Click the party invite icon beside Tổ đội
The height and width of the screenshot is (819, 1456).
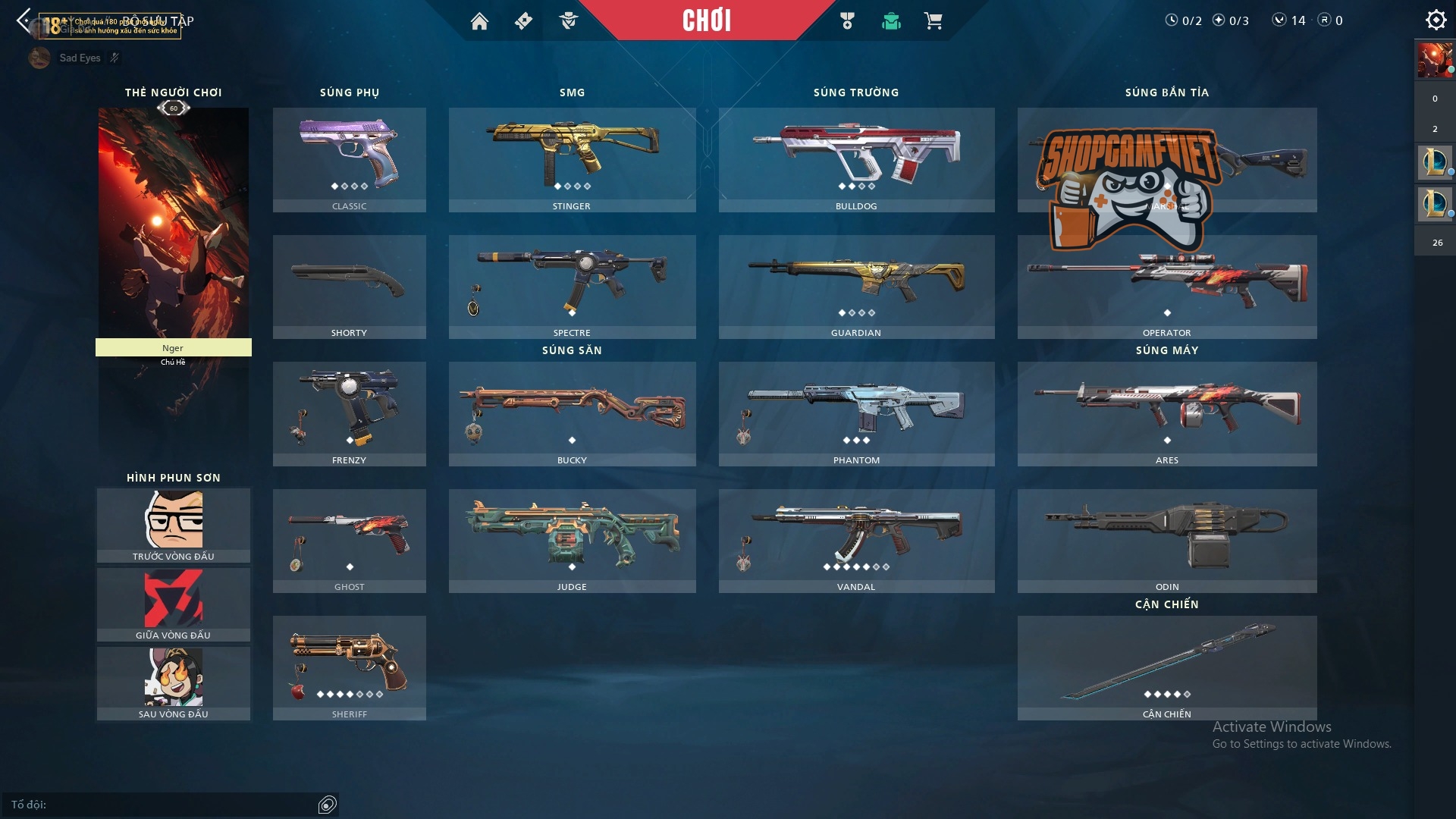328,805
